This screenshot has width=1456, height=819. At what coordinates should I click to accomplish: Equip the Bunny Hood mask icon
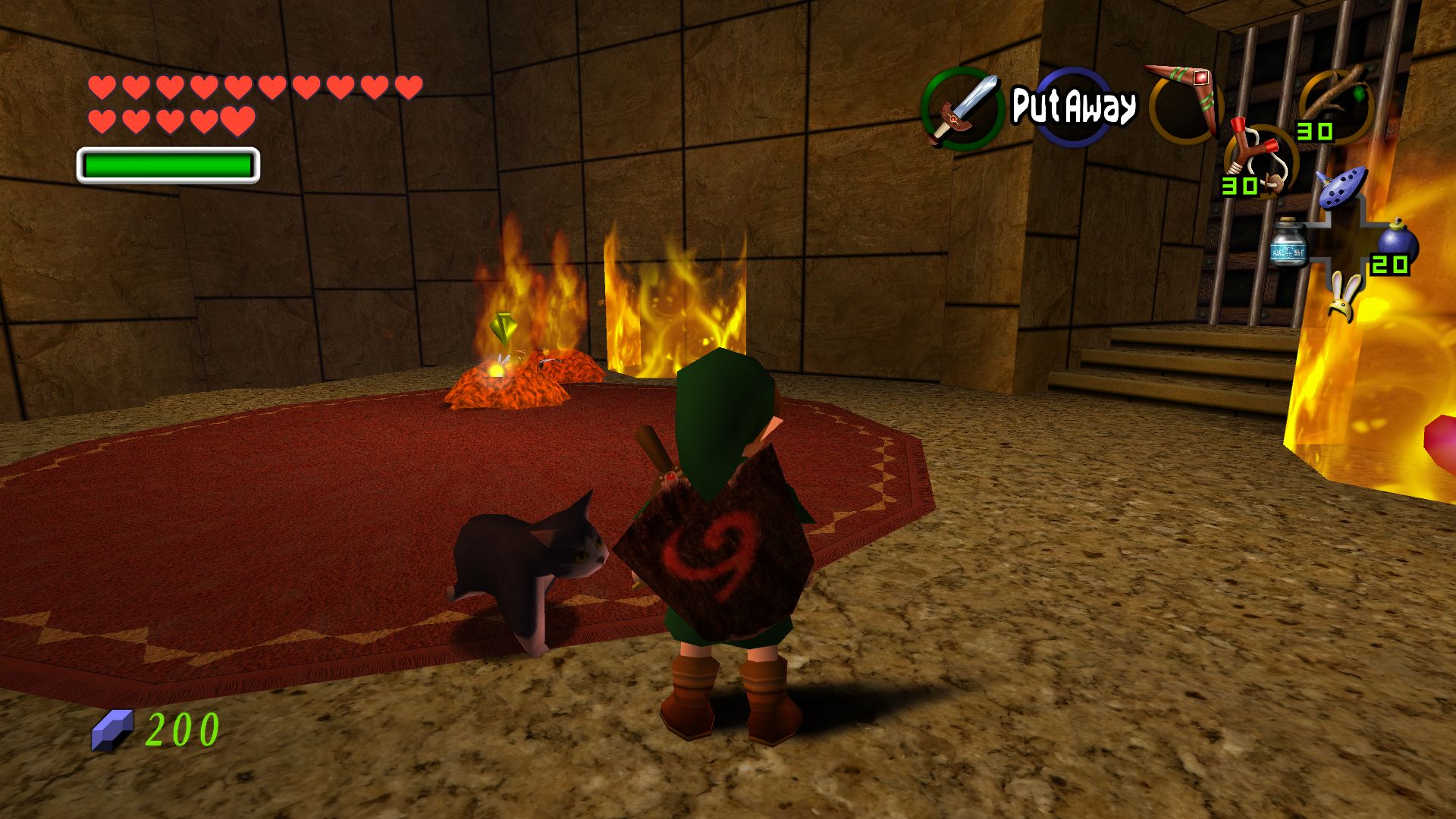[1345, 297]
